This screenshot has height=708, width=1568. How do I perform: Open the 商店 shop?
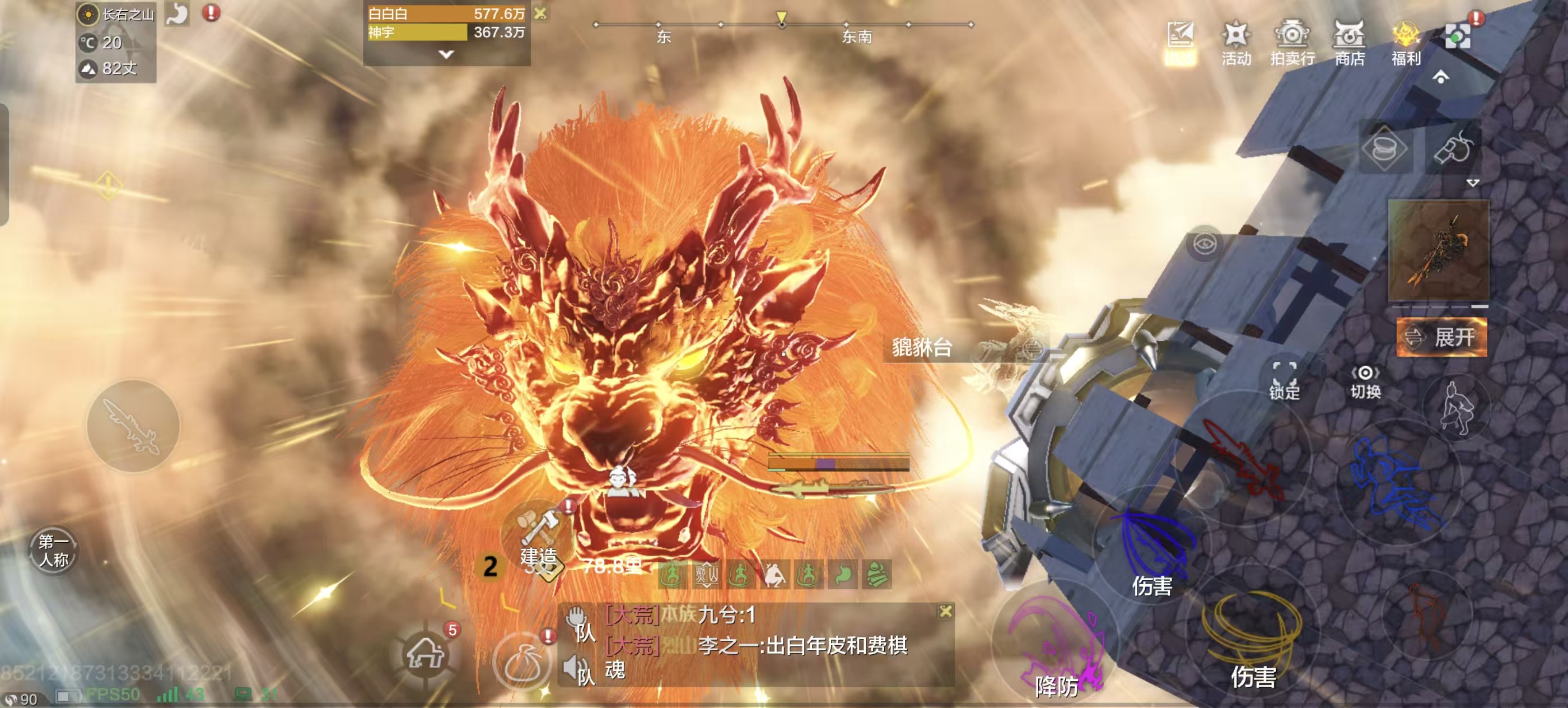click(1349, 43)
